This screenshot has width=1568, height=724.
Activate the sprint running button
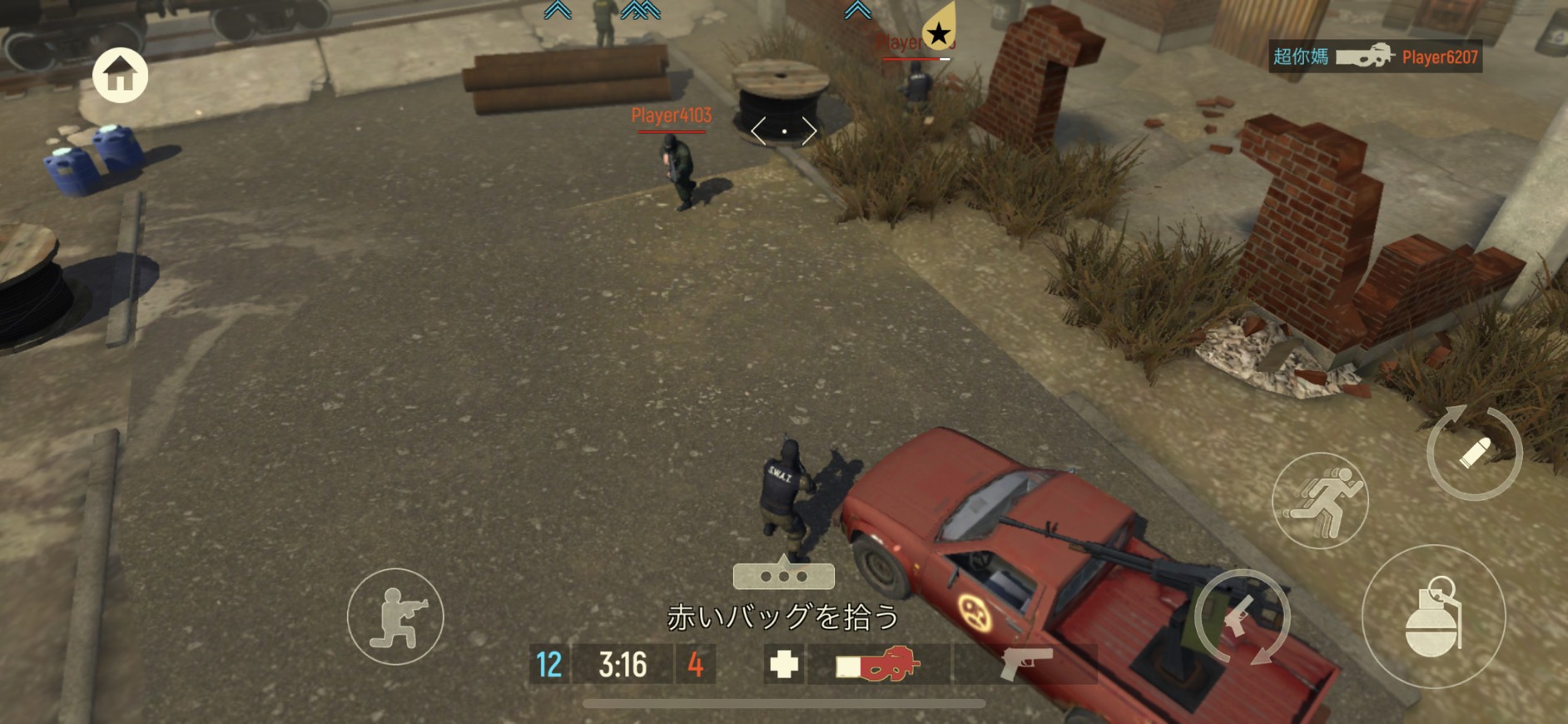(x=1320, y=501)
